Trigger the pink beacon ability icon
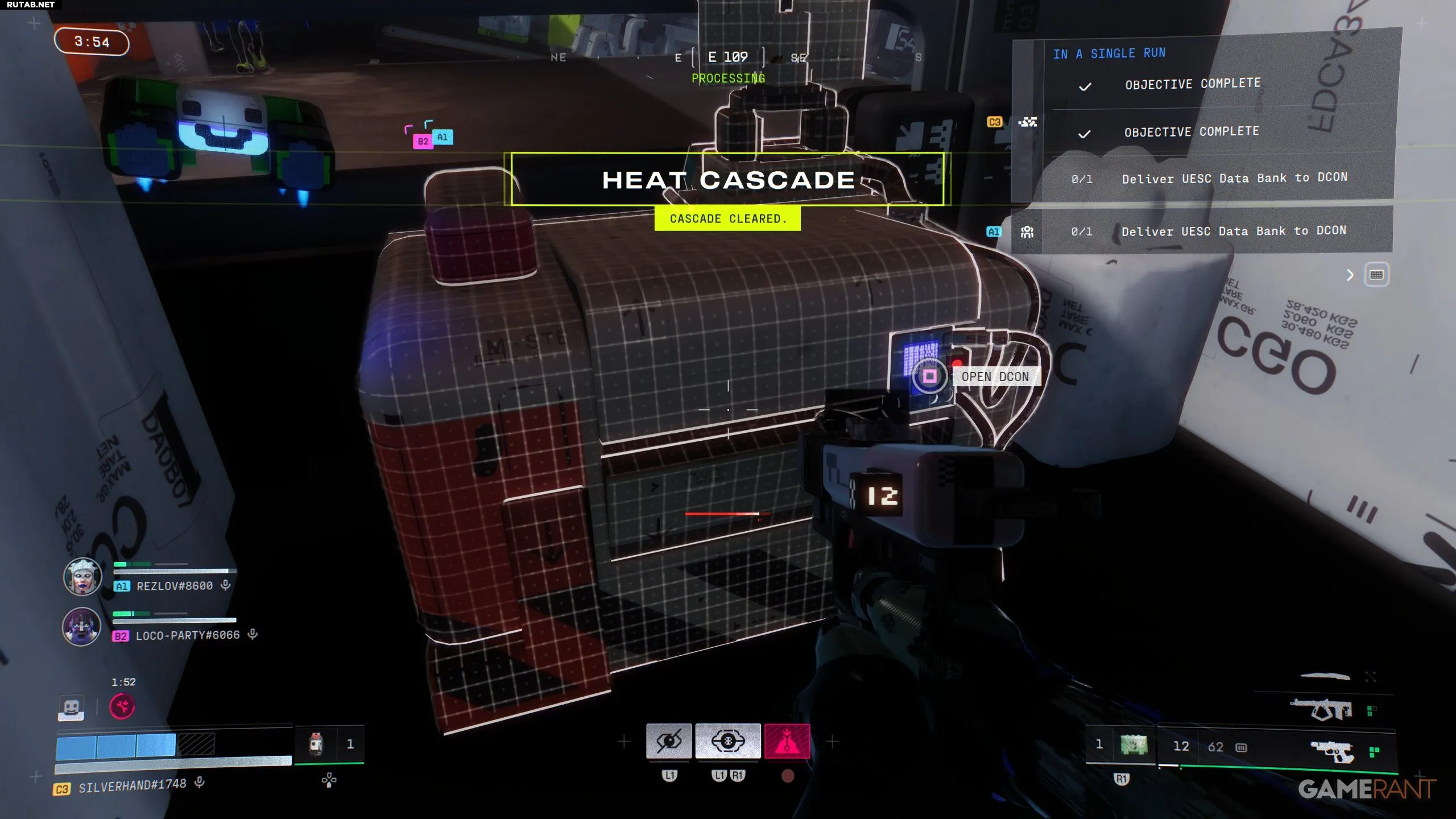1456x819 pixels. point(787,741)
